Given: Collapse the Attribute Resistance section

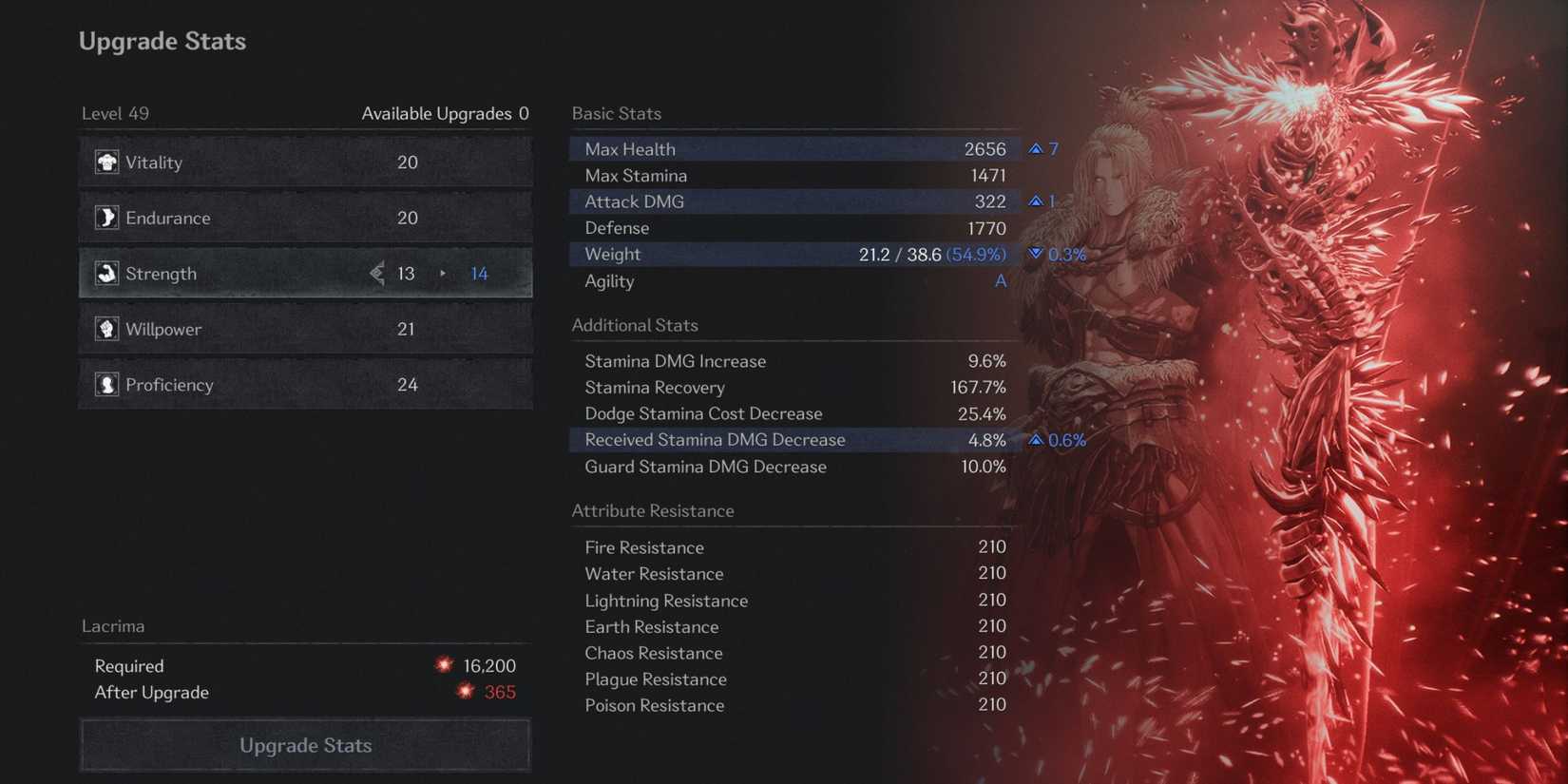Looking at the screenshot, I should (x=652, y=510).
